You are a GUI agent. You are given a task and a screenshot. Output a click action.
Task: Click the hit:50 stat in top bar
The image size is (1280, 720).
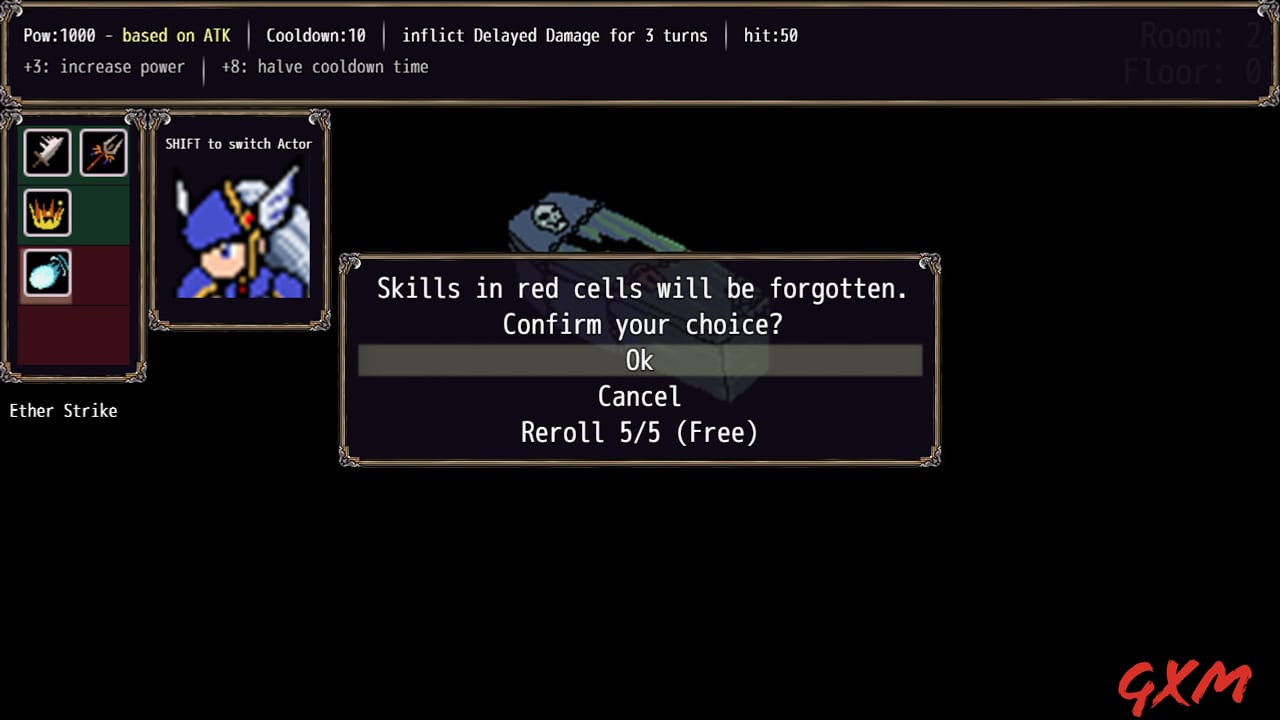(x=769, y=35)
